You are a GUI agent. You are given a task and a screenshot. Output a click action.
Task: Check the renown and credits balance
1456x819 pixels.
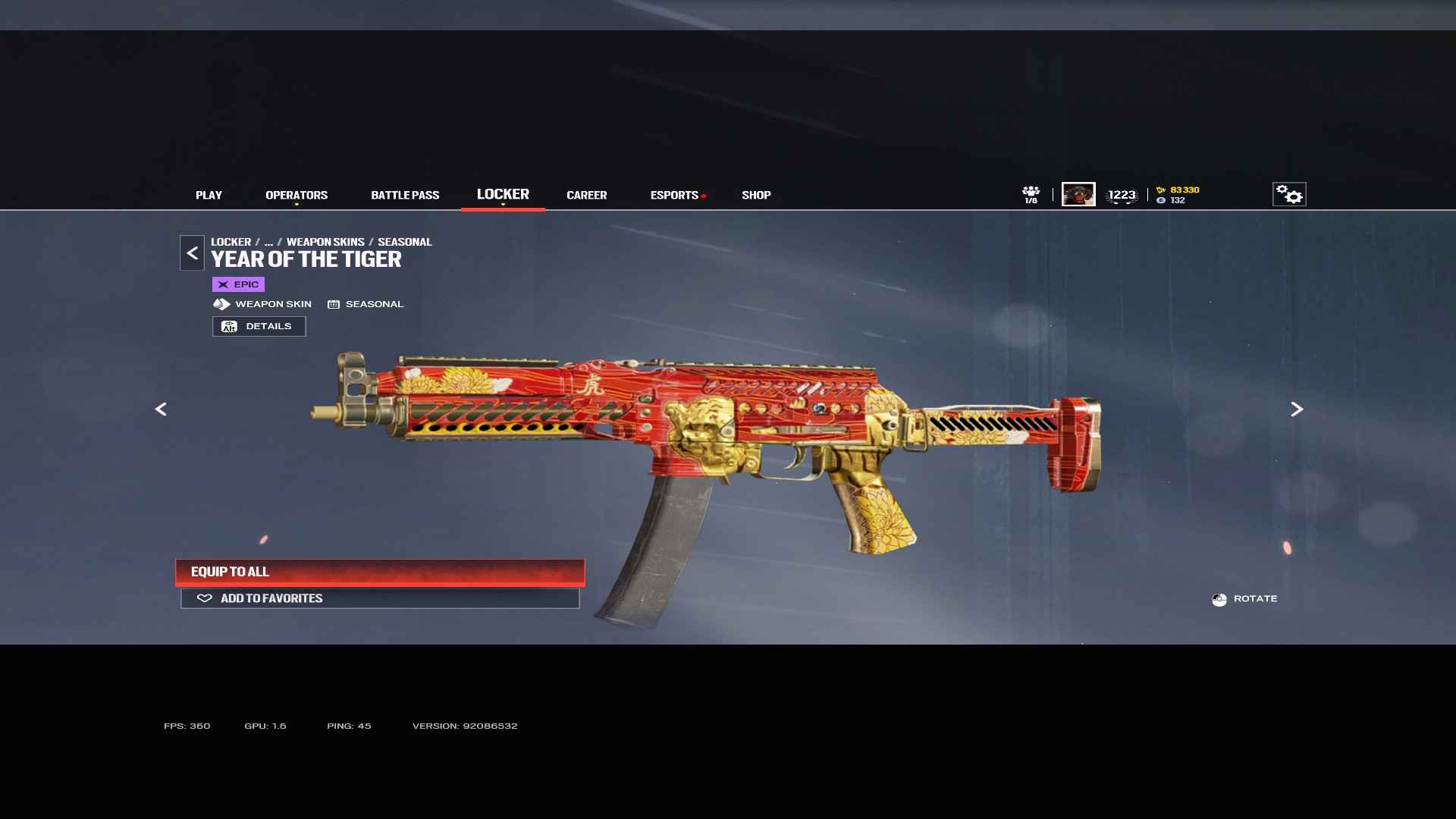[1178, 195]
